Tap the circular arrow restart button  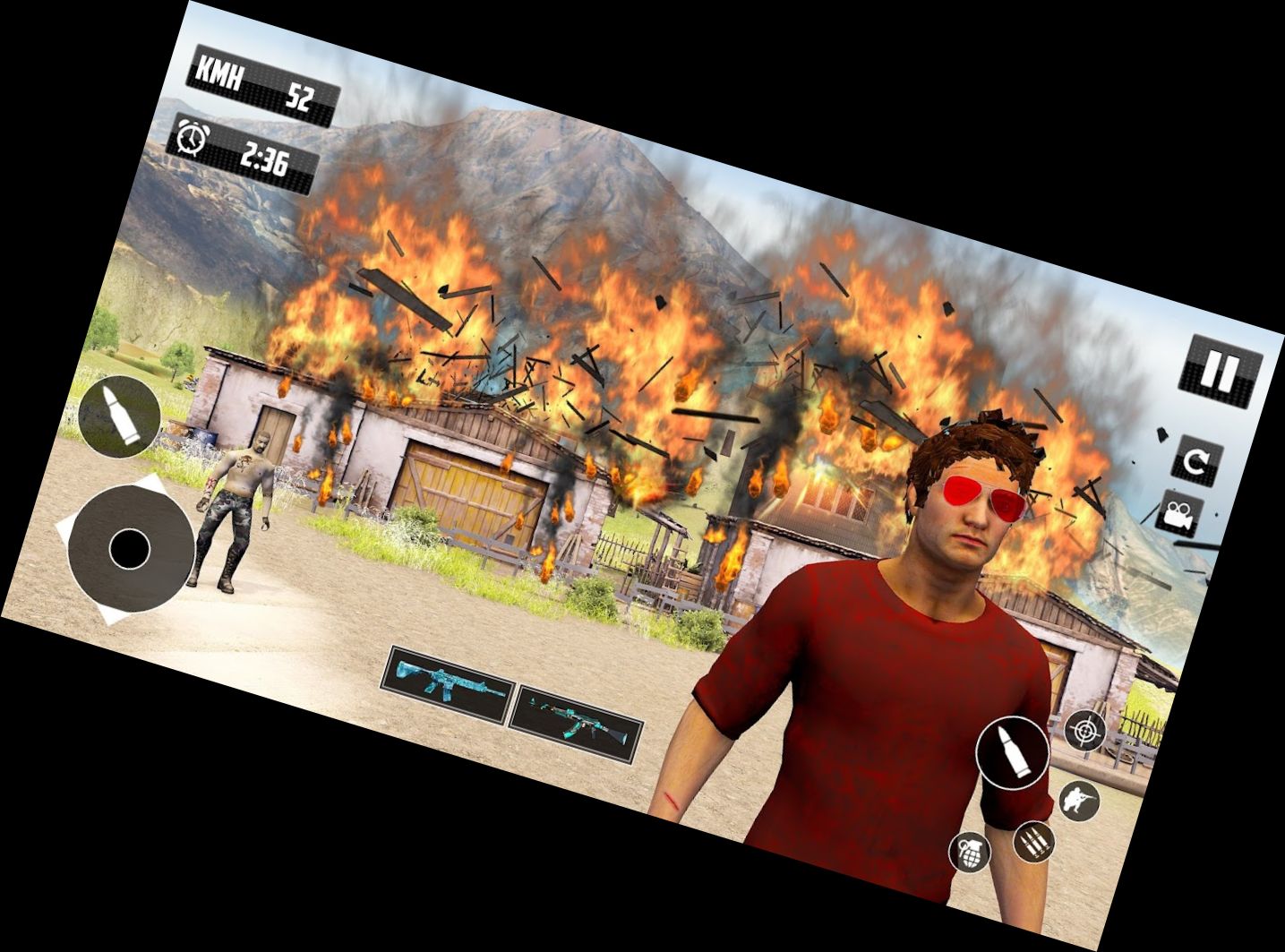[1196, 461]
